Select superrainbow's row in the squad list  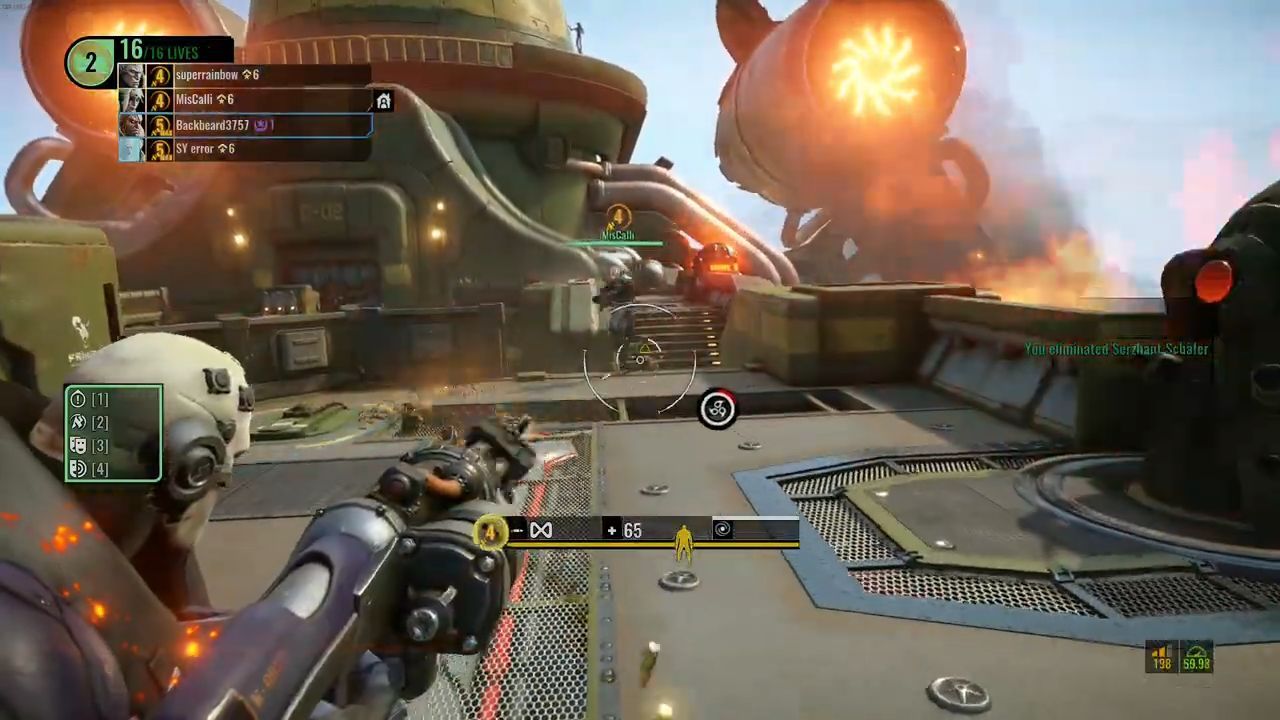245,75
